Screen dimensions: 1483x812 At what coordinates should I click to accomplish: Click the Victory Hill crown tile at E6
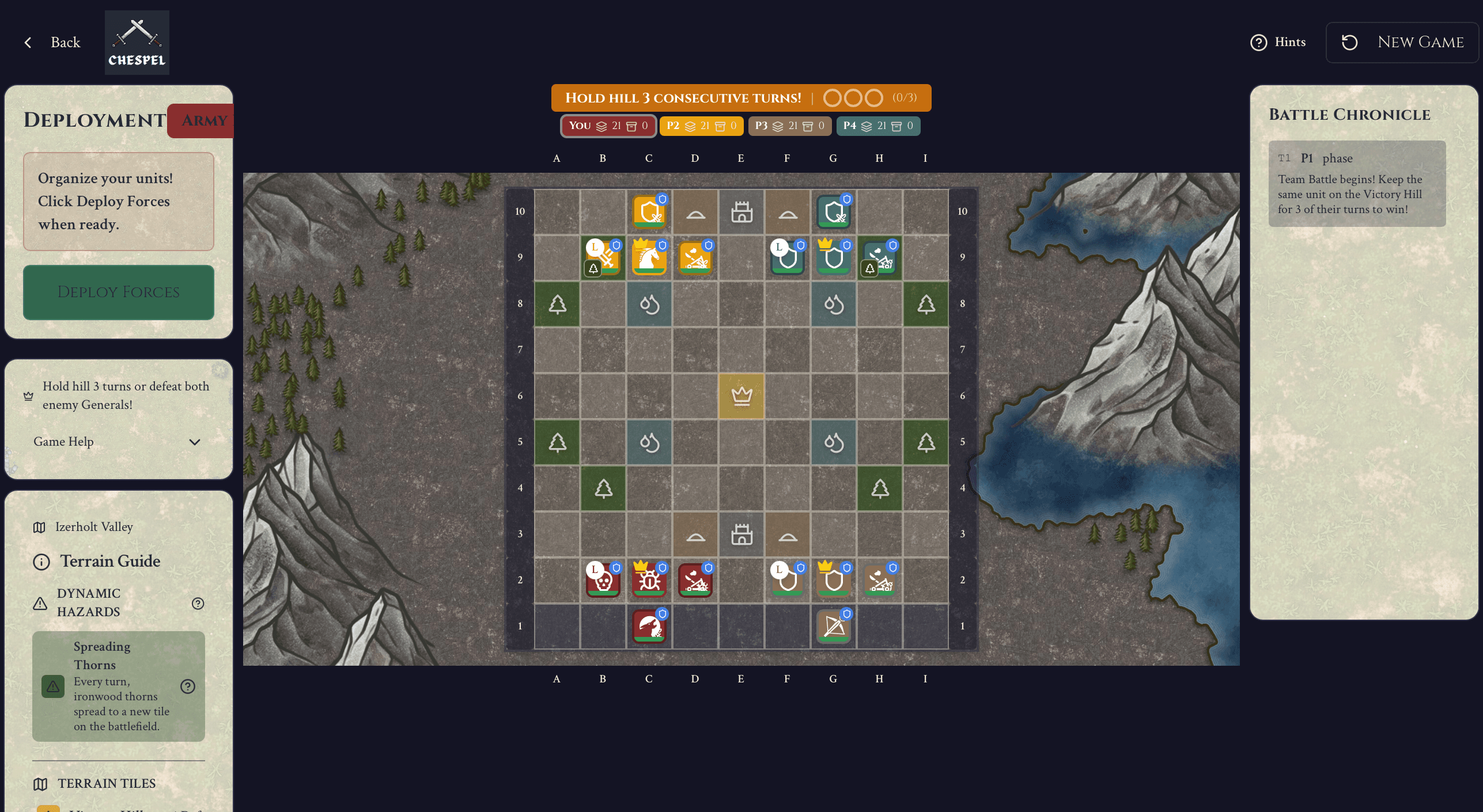coord(741,396)
